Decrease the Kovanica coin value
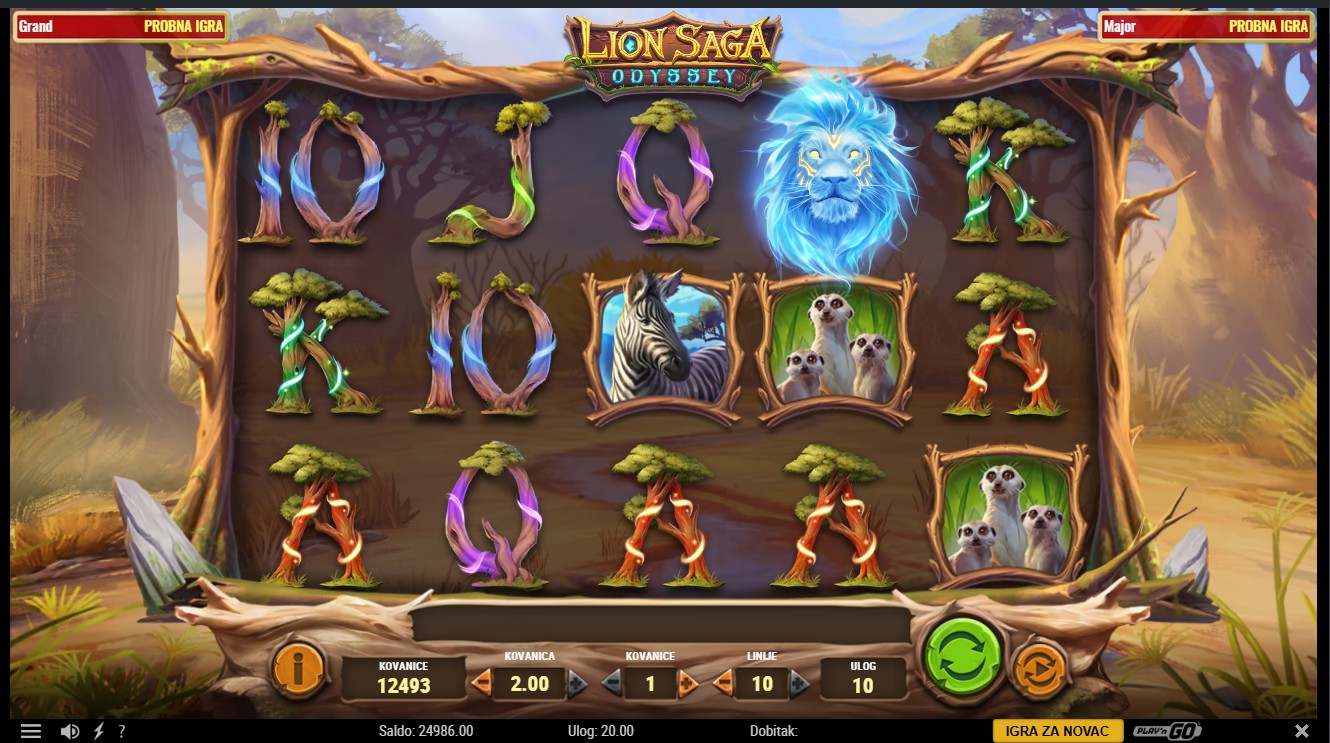 point(482,684)
